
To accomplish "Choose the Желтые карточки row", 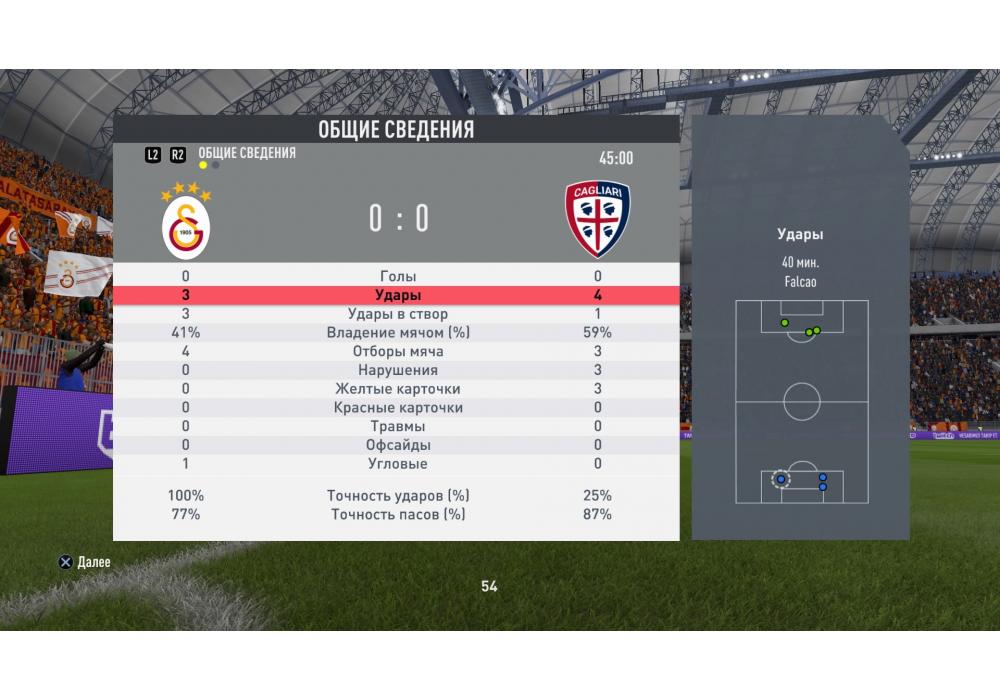I will coord(397,389).
